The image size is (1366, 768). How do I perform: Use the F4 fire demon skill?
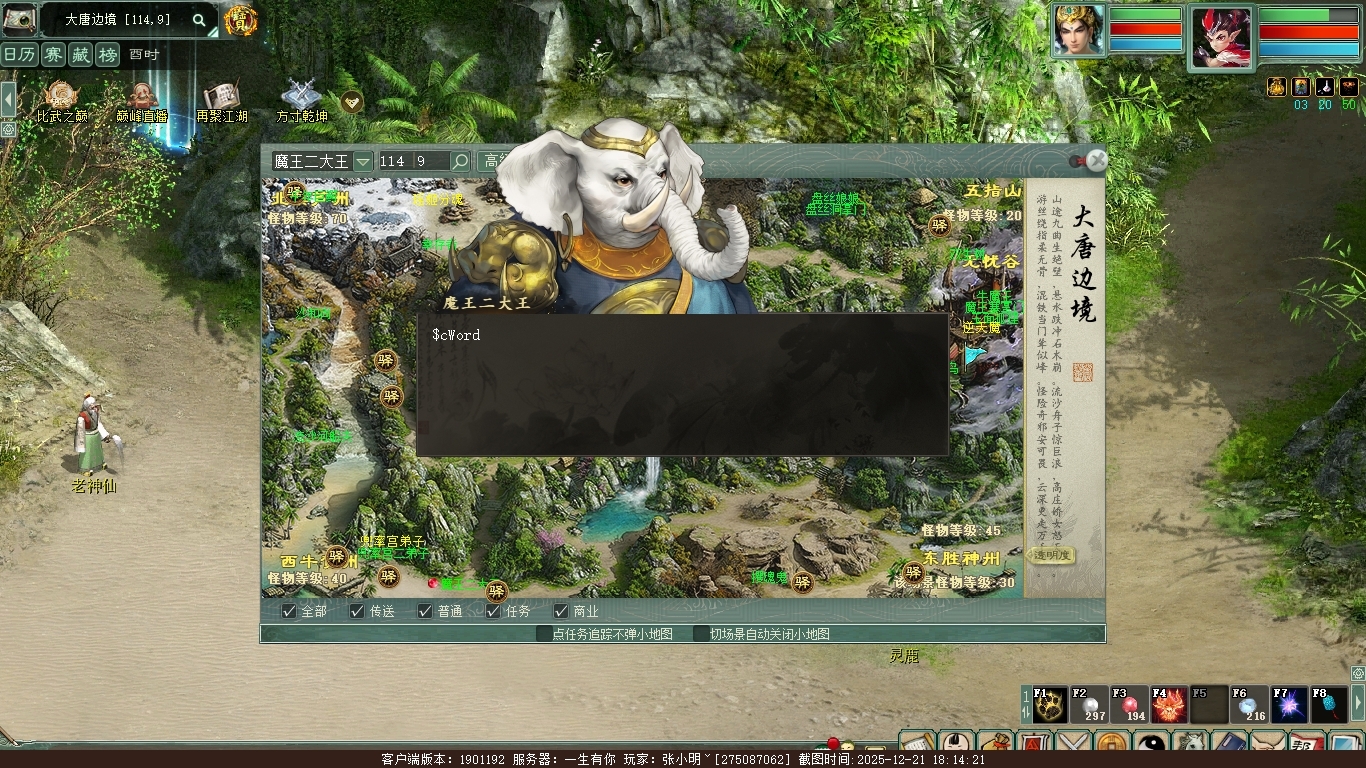point(1169,705)
